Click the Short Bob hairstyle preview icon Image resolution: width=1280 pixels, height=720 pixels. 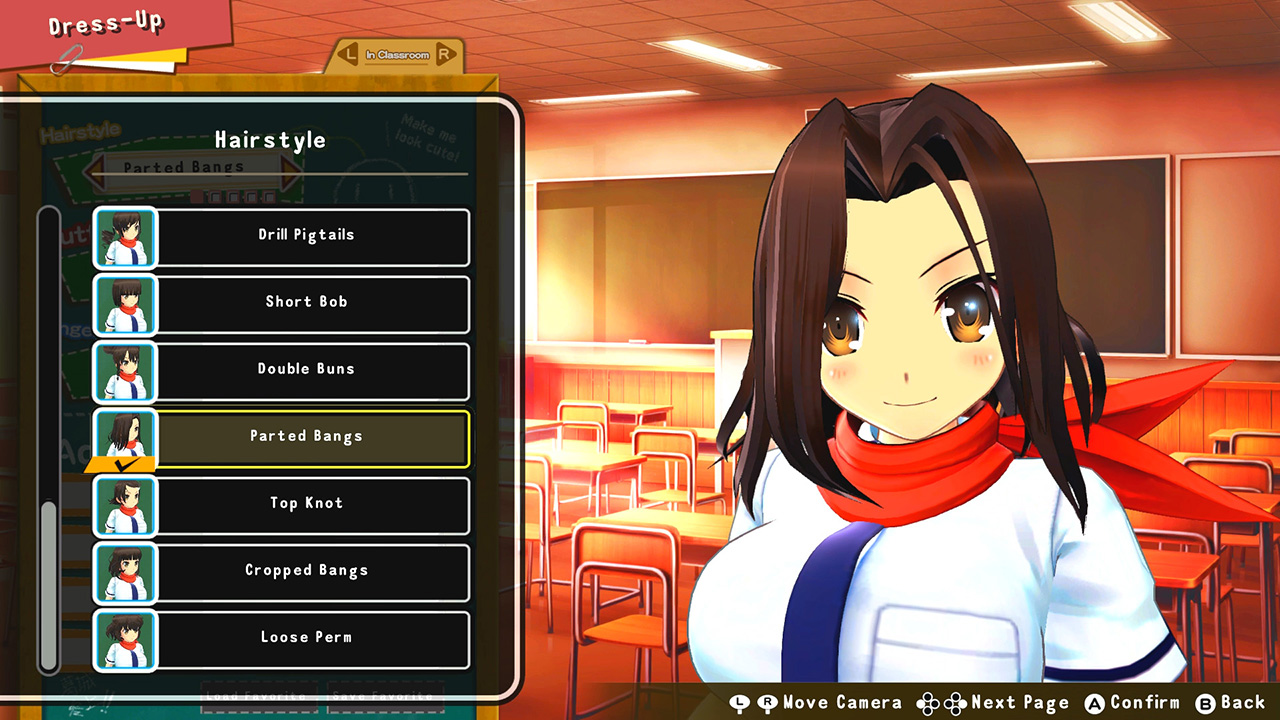point(124,304)
